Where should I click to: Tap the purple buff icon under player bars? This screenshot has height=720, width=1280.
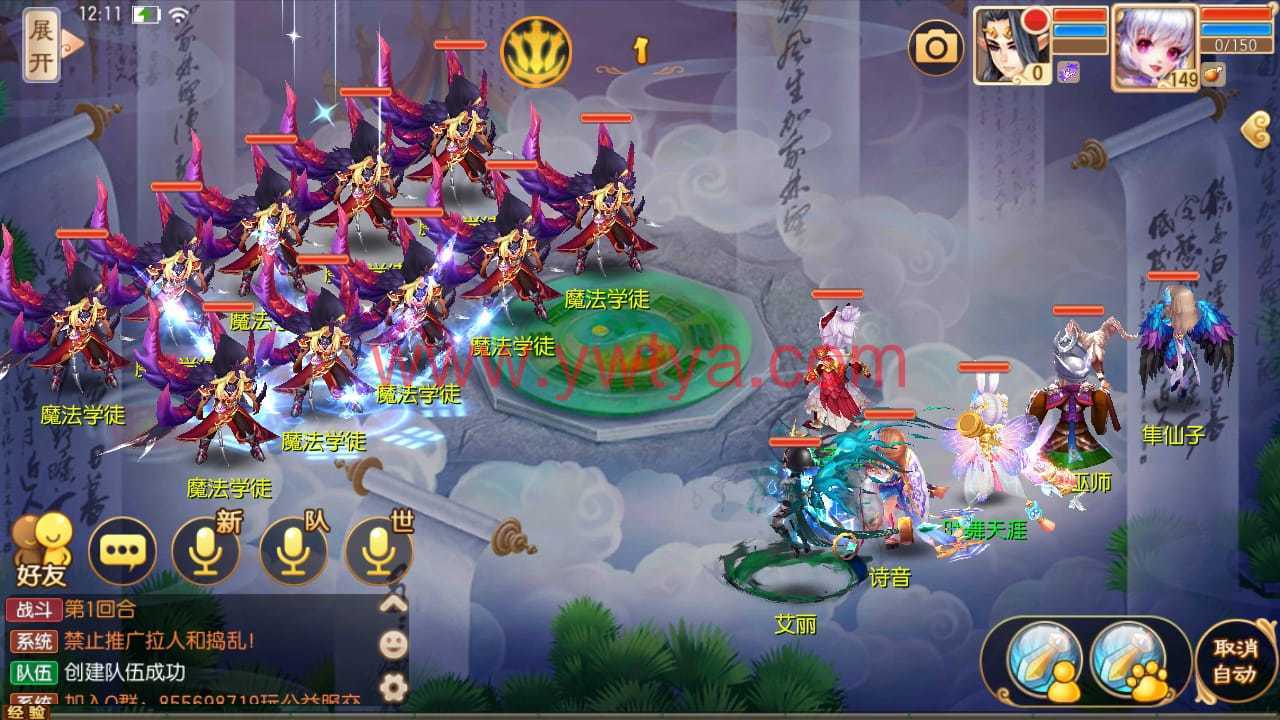click(1068, 72)
